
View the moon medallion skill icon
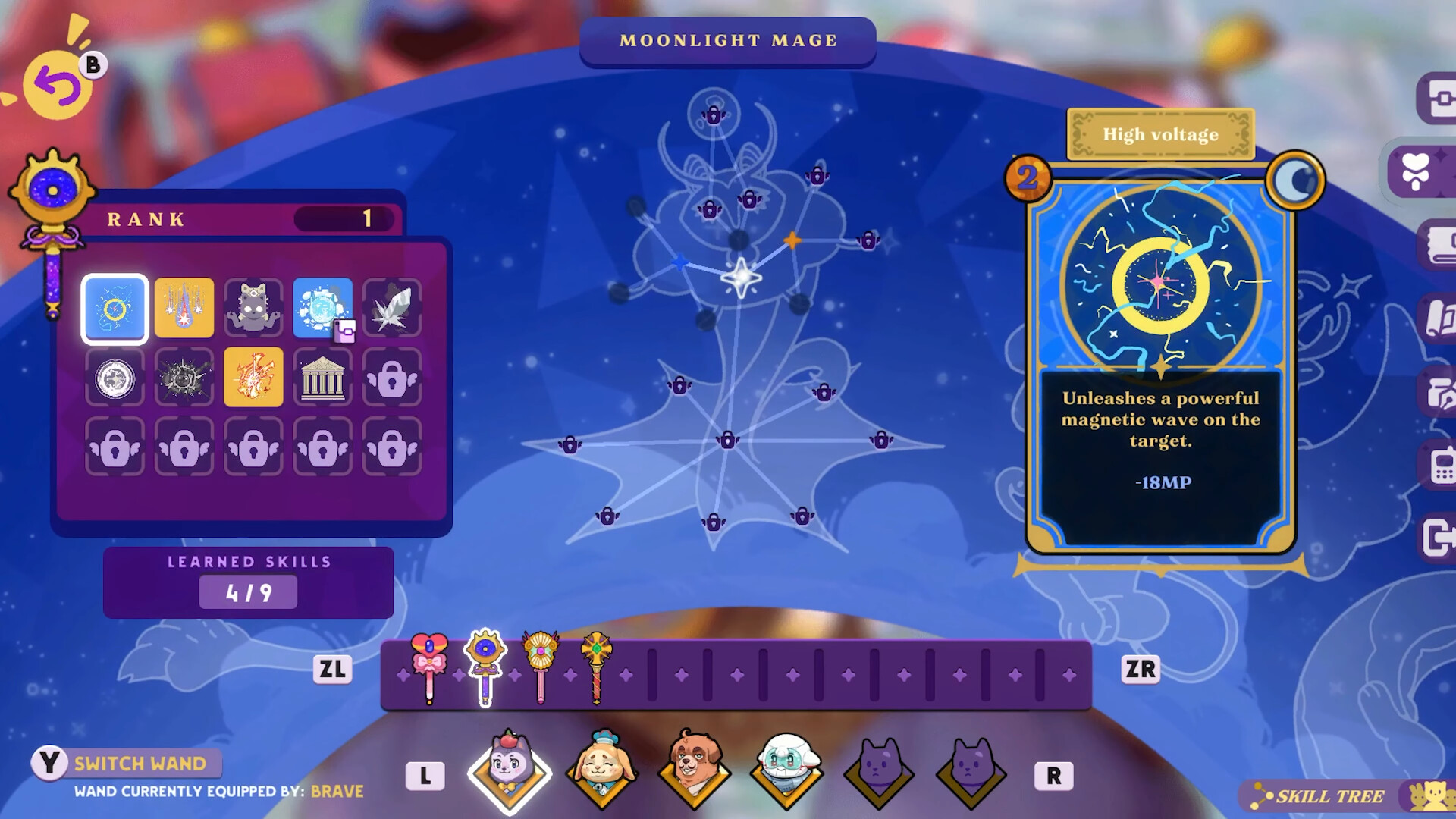[x=115, y=377]
